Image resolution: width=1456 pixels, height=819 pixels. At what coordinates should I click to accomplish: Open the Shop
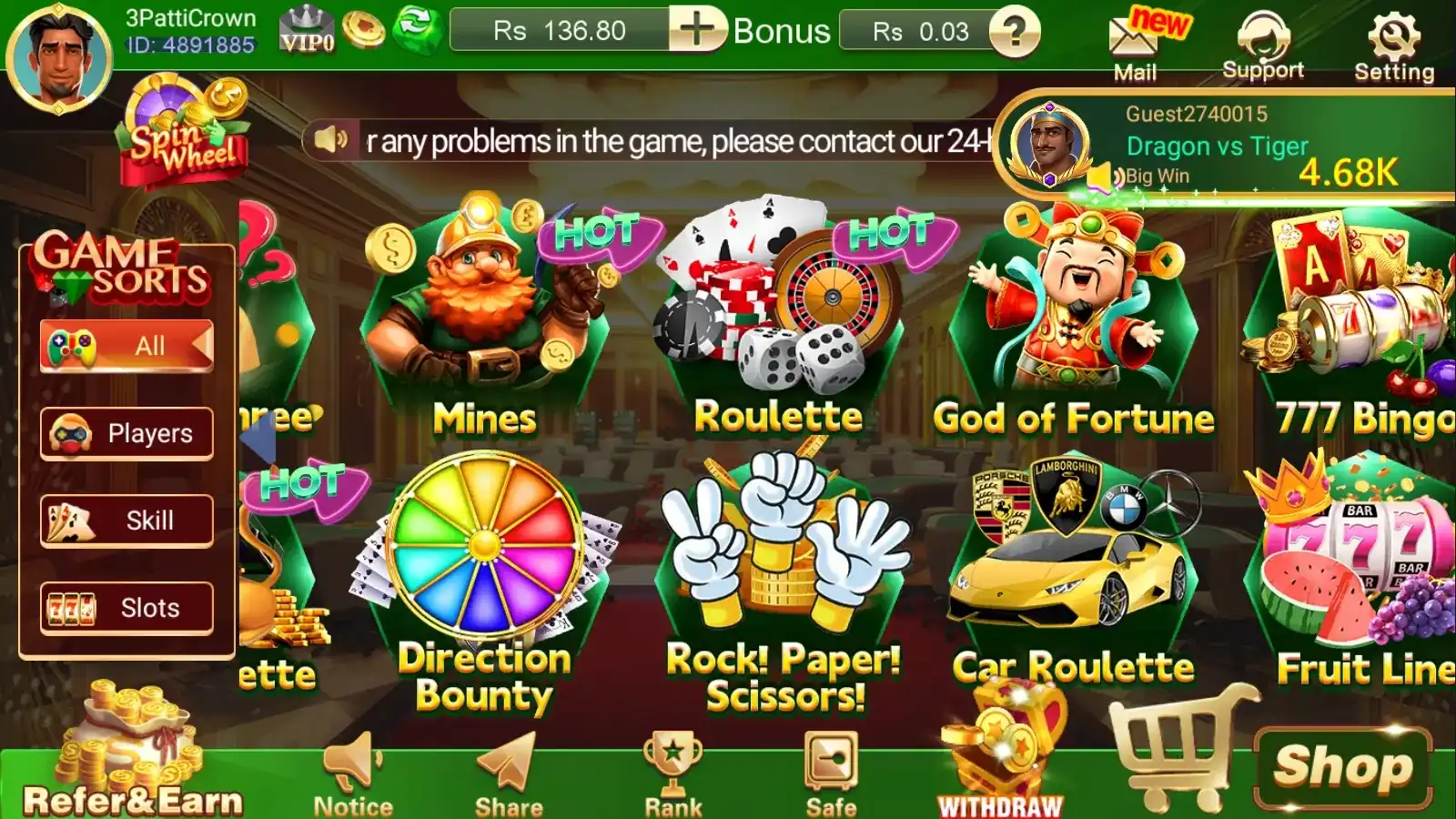[1342, 766]
